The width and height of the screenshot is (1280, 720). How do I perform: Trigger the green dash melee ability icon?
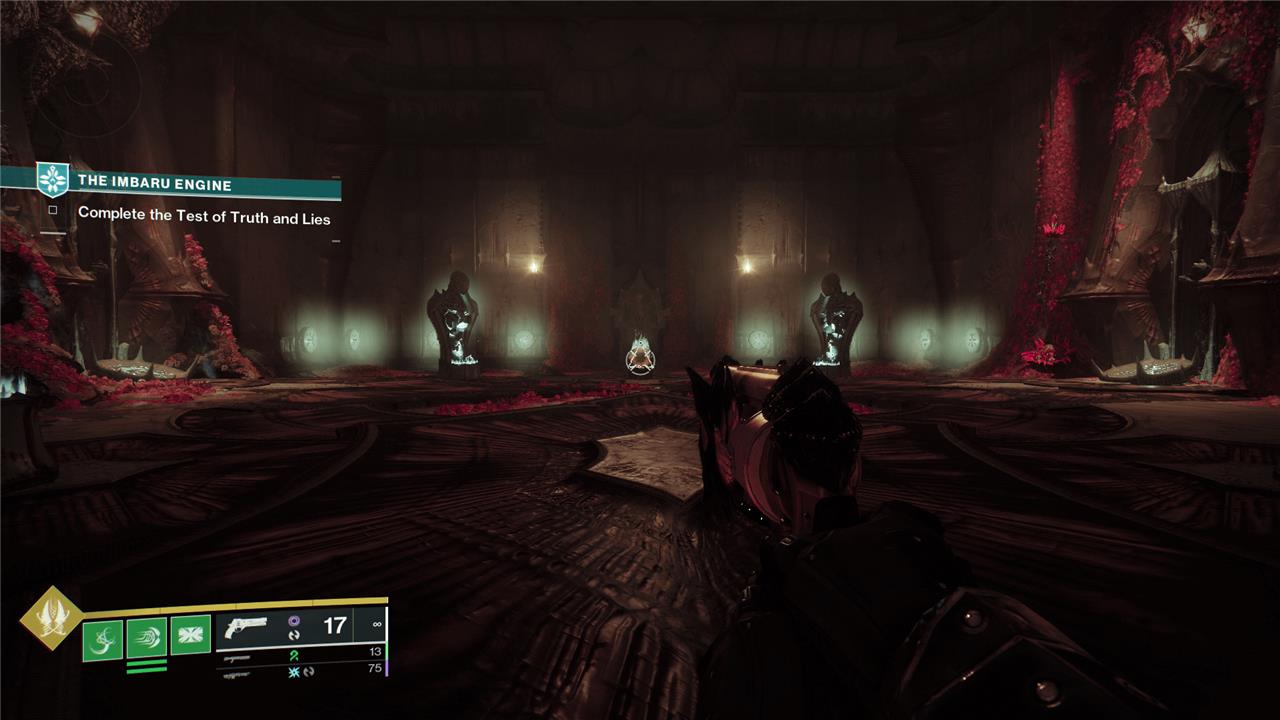[146, 638]
